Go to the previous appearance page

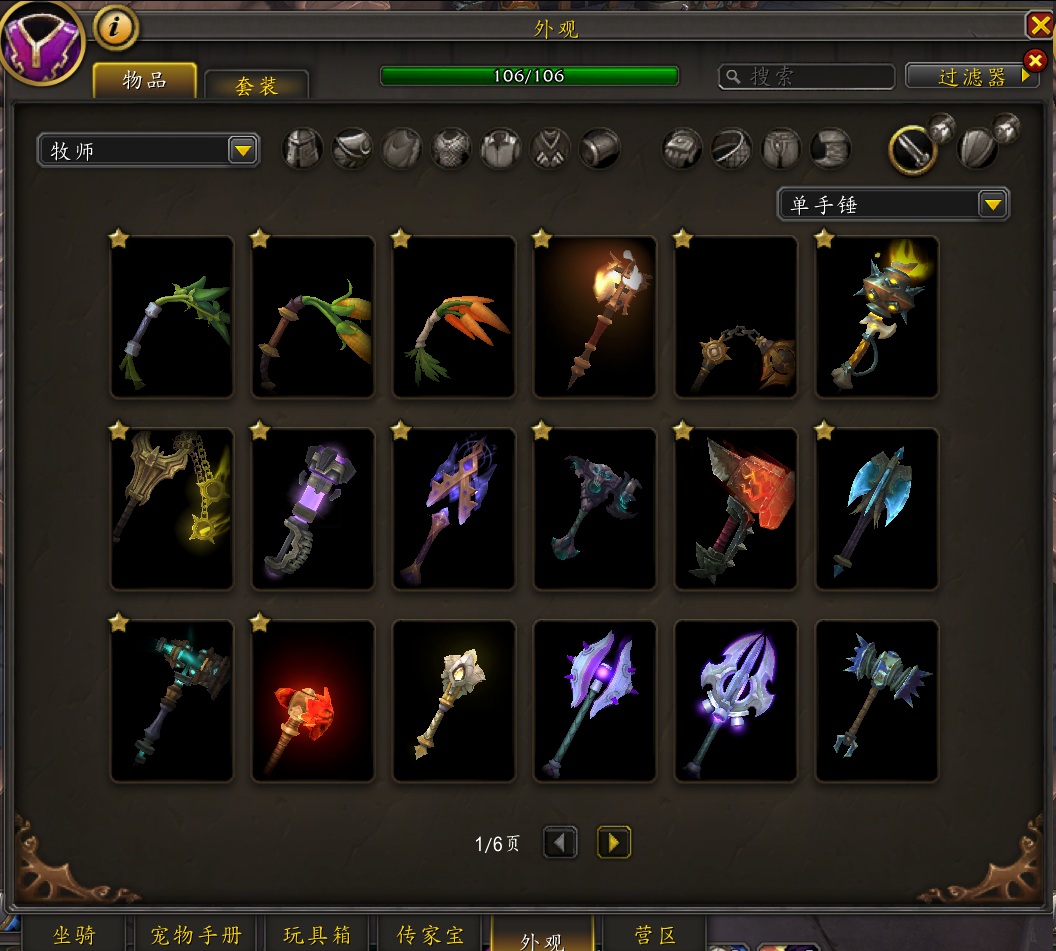[560, 843]
